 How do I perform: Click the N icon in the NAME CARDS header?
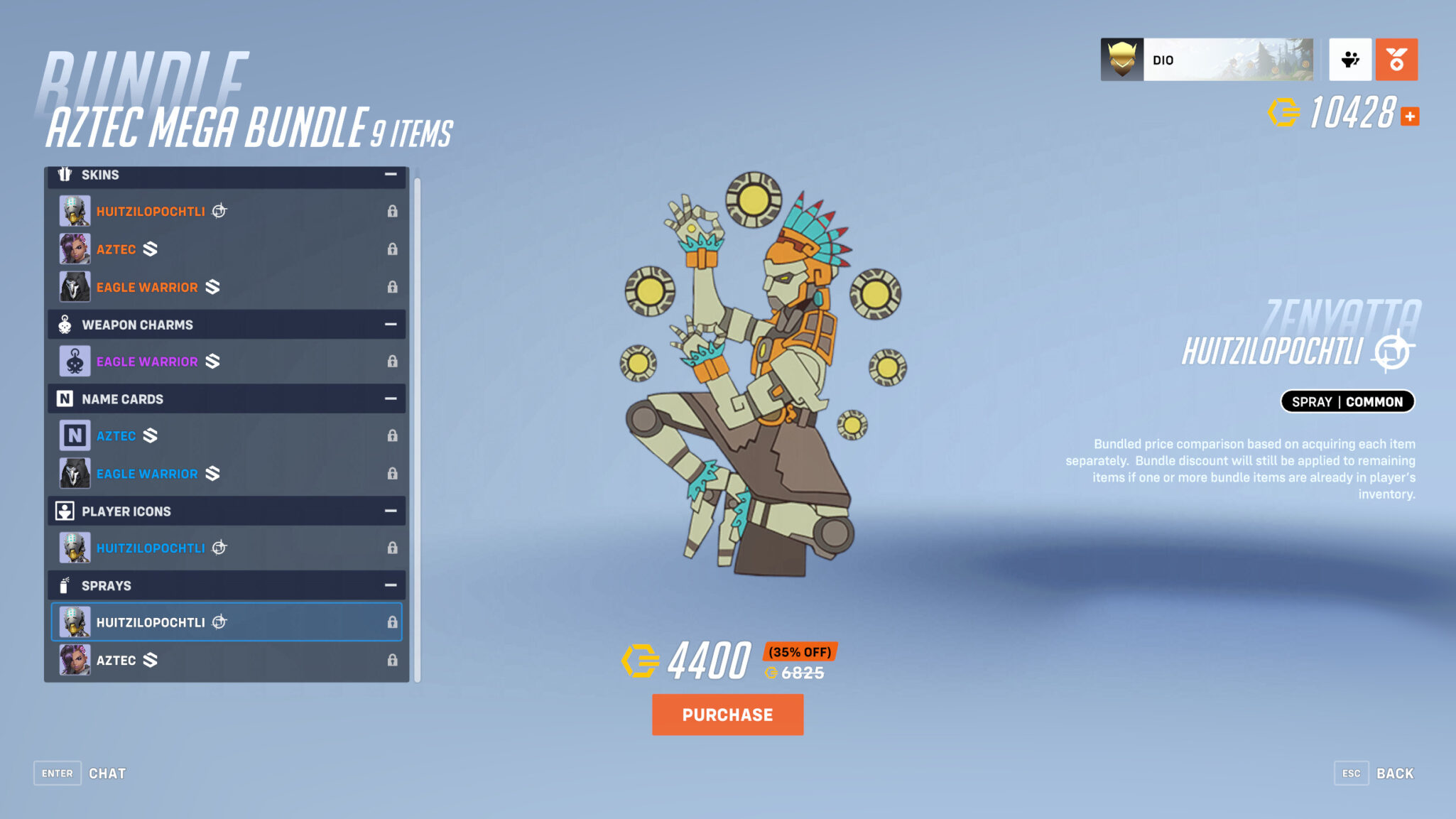tap(65, 398)
